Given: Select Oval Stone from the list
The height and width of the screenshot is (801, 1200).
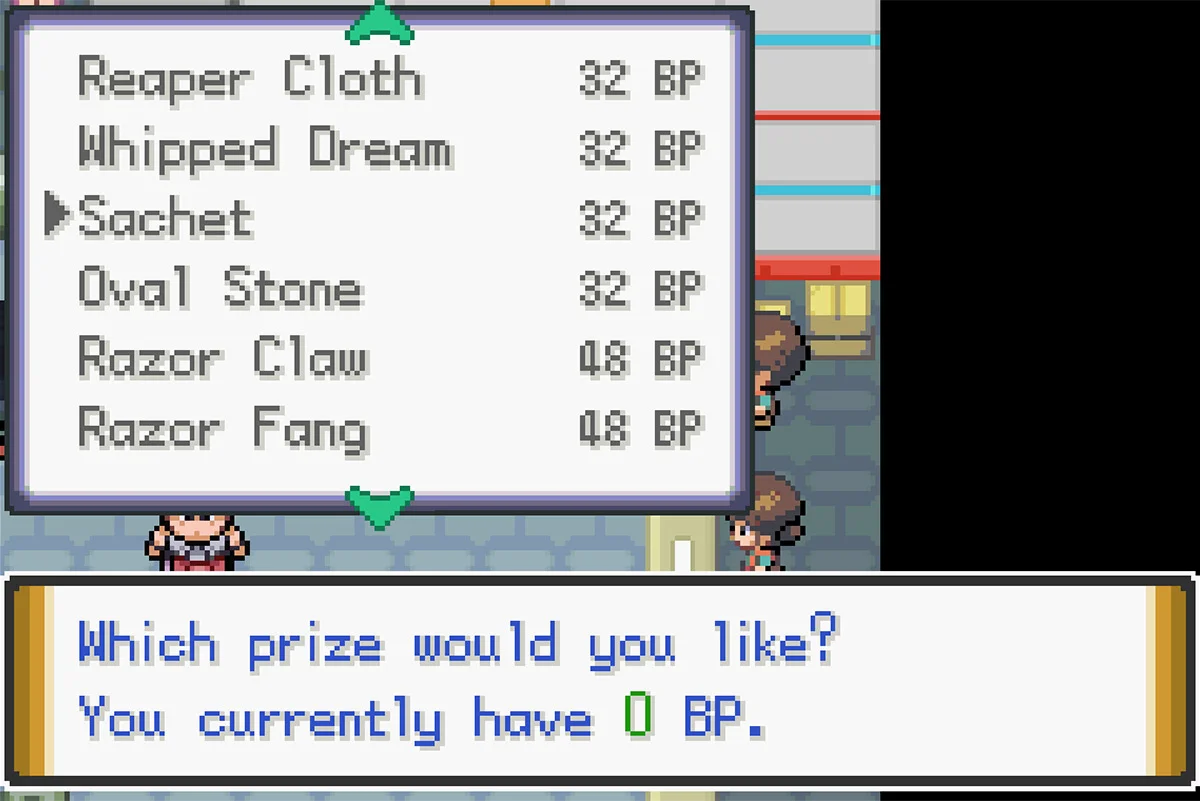Looking at the screenshot, I should point(220,289).
